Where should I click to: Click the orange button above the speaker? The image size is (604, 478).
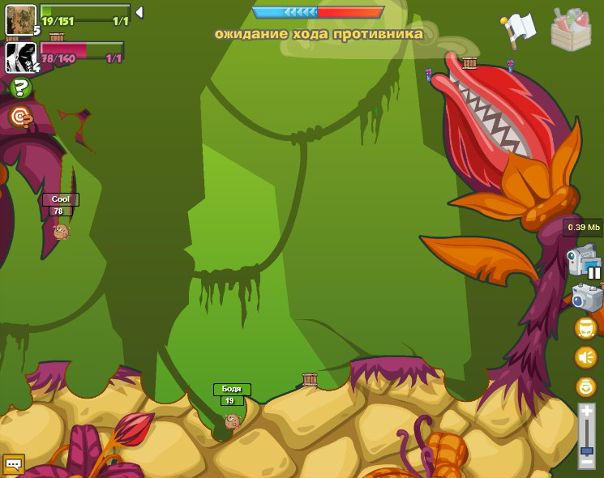(586, 328)
